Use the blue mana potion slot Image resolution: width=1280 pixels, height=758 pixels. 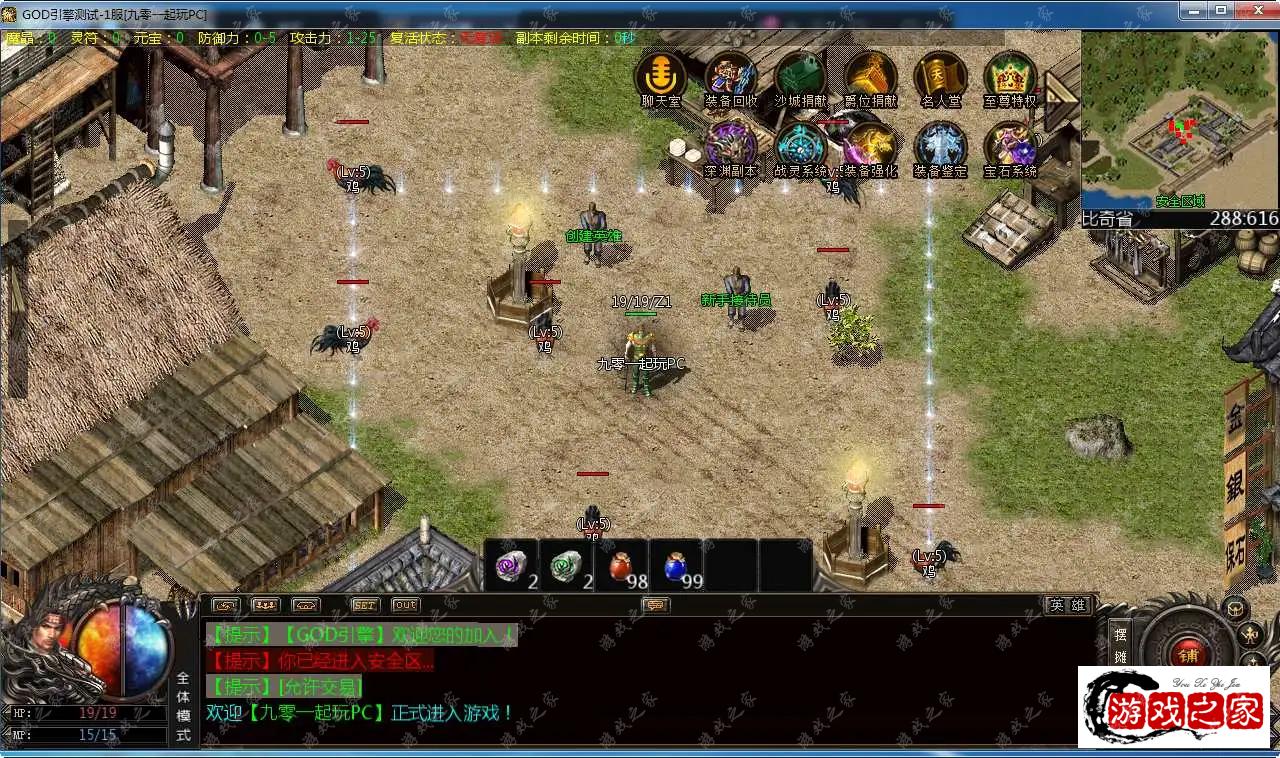676,566
